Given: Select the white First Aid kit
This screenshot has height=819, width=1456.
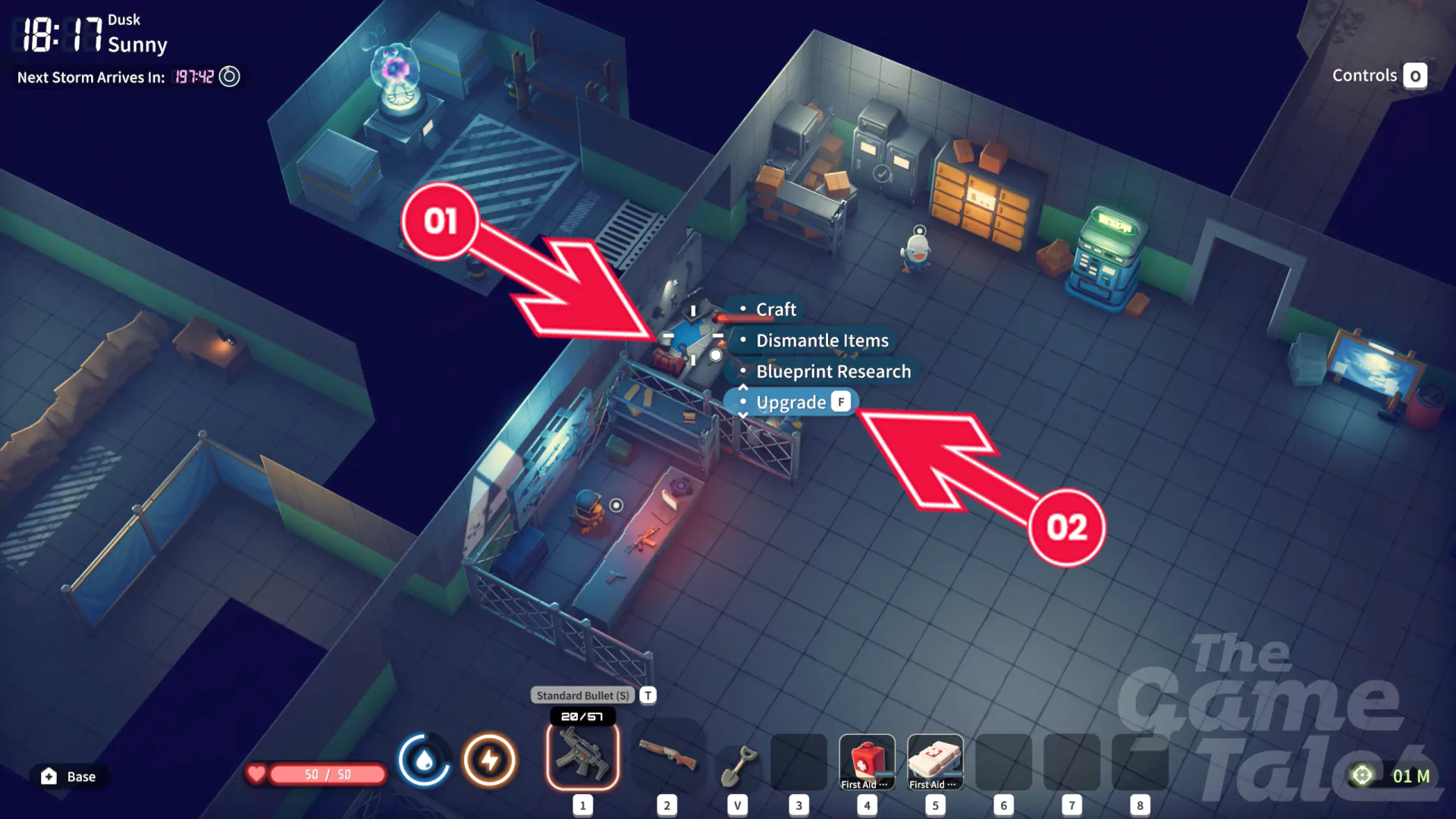Looking at the screenshot, I should [x=935, y=761].
